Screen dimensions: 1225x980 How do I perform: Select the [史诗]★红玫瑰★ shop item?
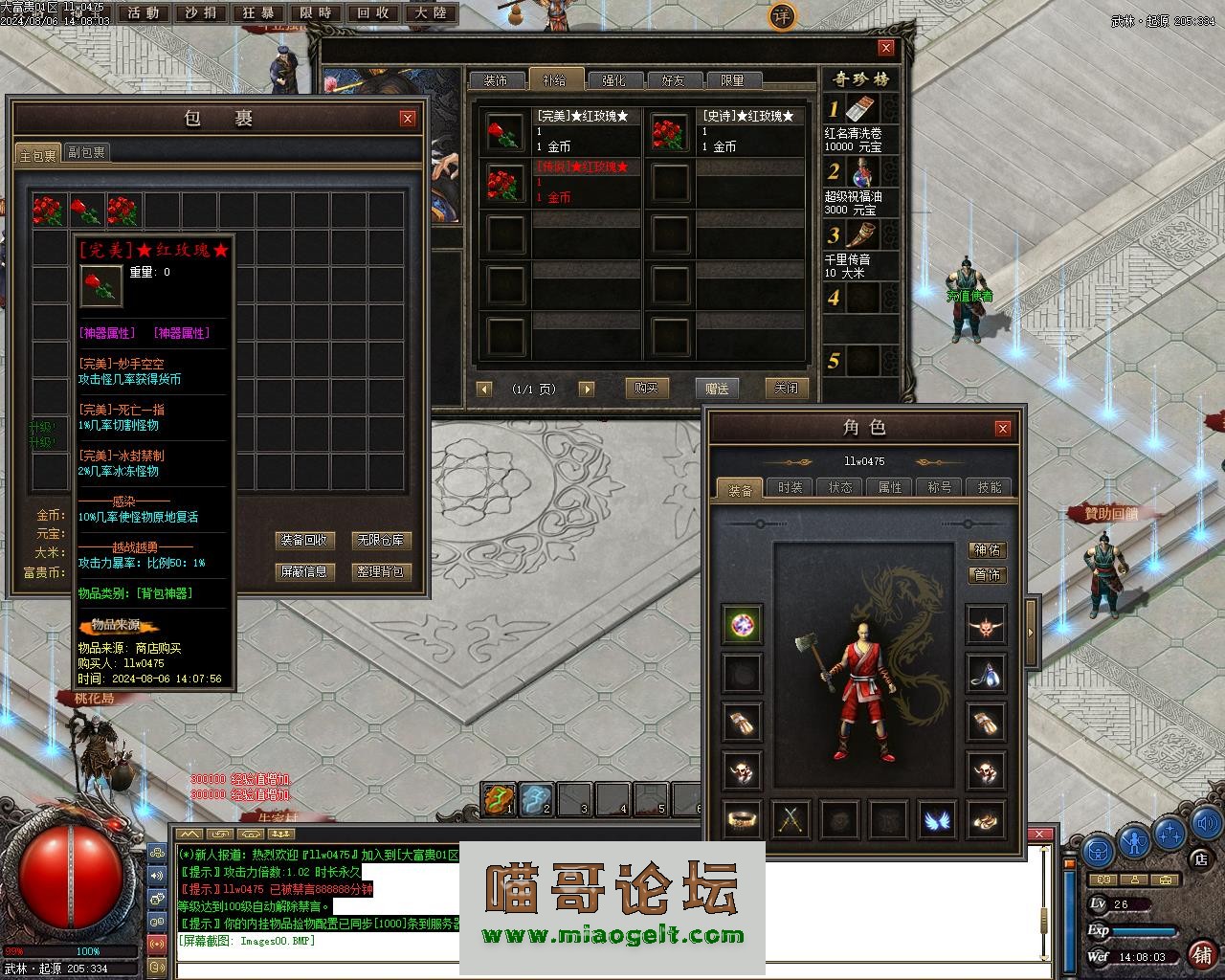coord(725,132)
